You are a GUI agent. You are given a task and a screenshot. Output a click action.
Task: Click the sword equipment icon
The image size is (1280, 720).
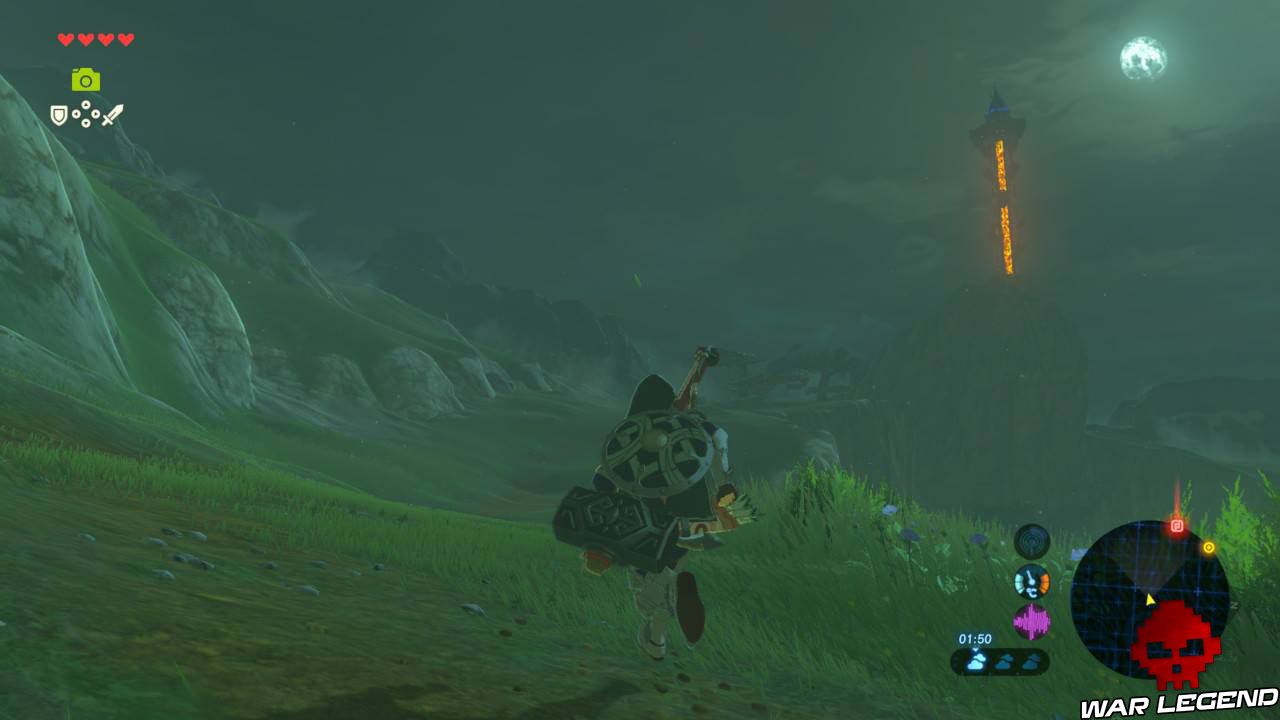click(113, 115)
